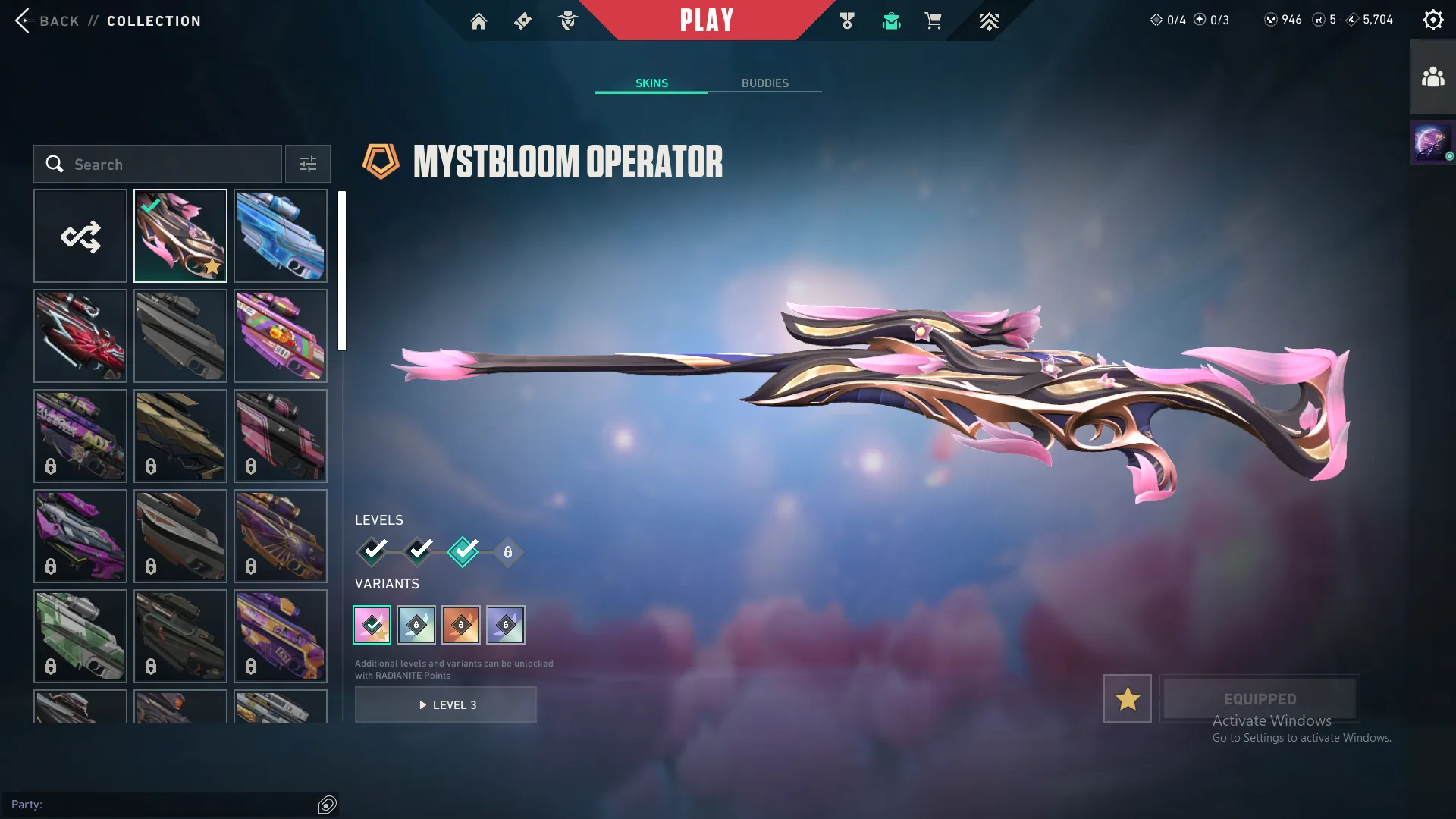Image resolution: width=1456 pixels, height=819 pixels.
Task: Switch to the BUDDIES tab
Action: (766, 83)
